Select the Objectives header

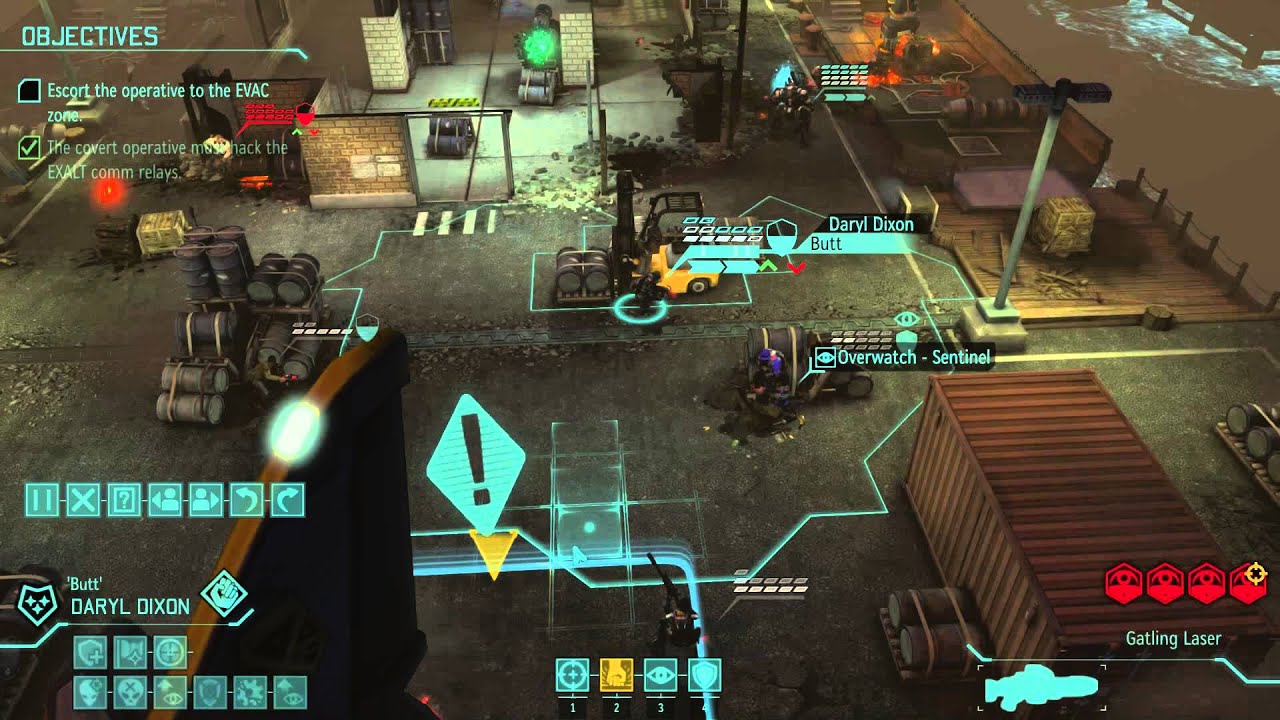90,37
